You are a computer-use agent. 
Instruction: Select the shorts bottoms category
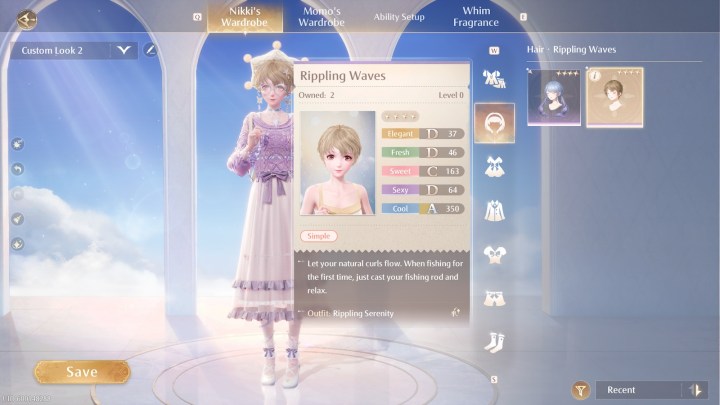[x=494, y=298]
